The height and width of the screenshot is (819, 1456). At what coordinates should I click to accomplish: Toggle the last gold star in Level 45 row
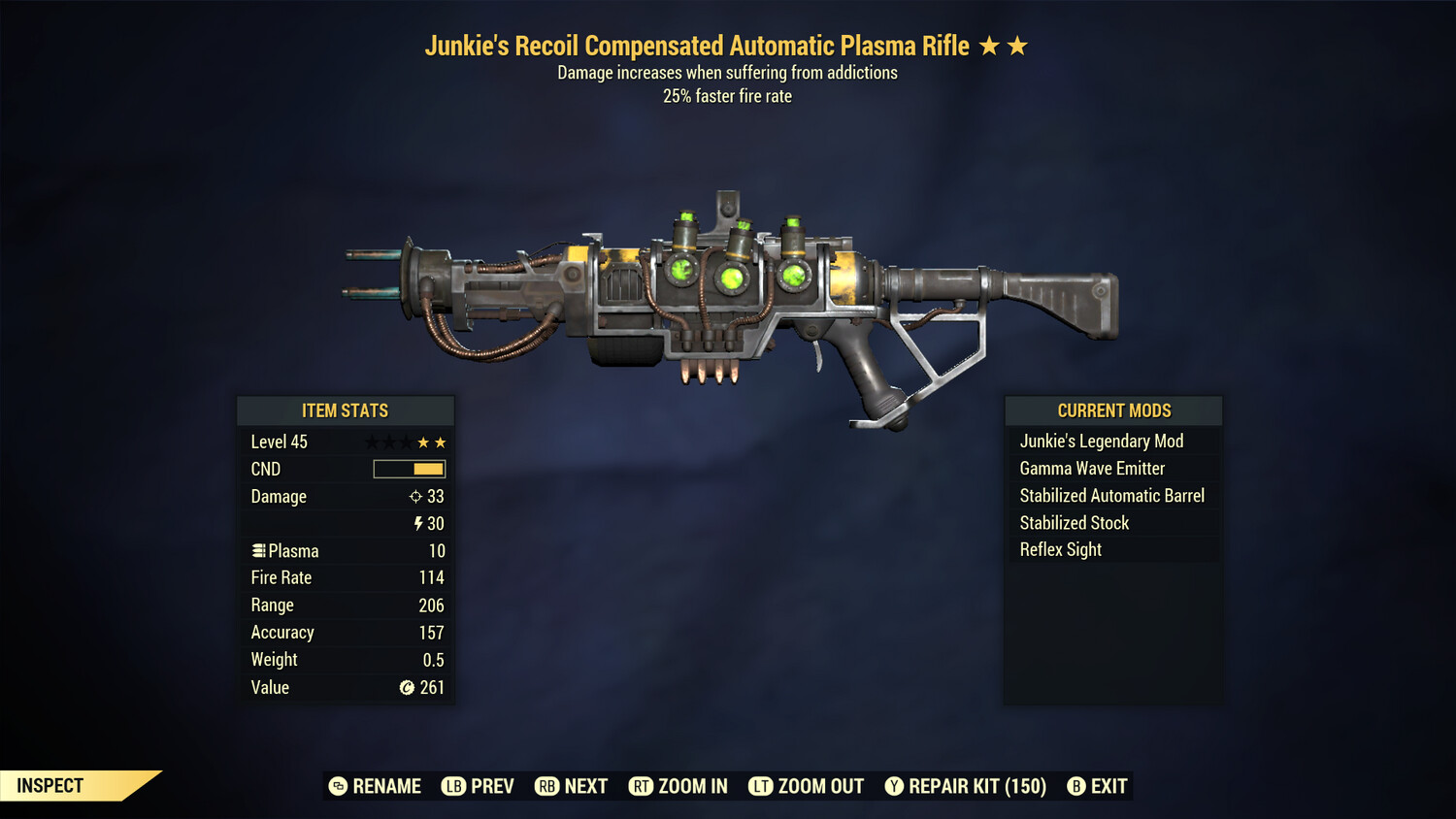(442, 442)
